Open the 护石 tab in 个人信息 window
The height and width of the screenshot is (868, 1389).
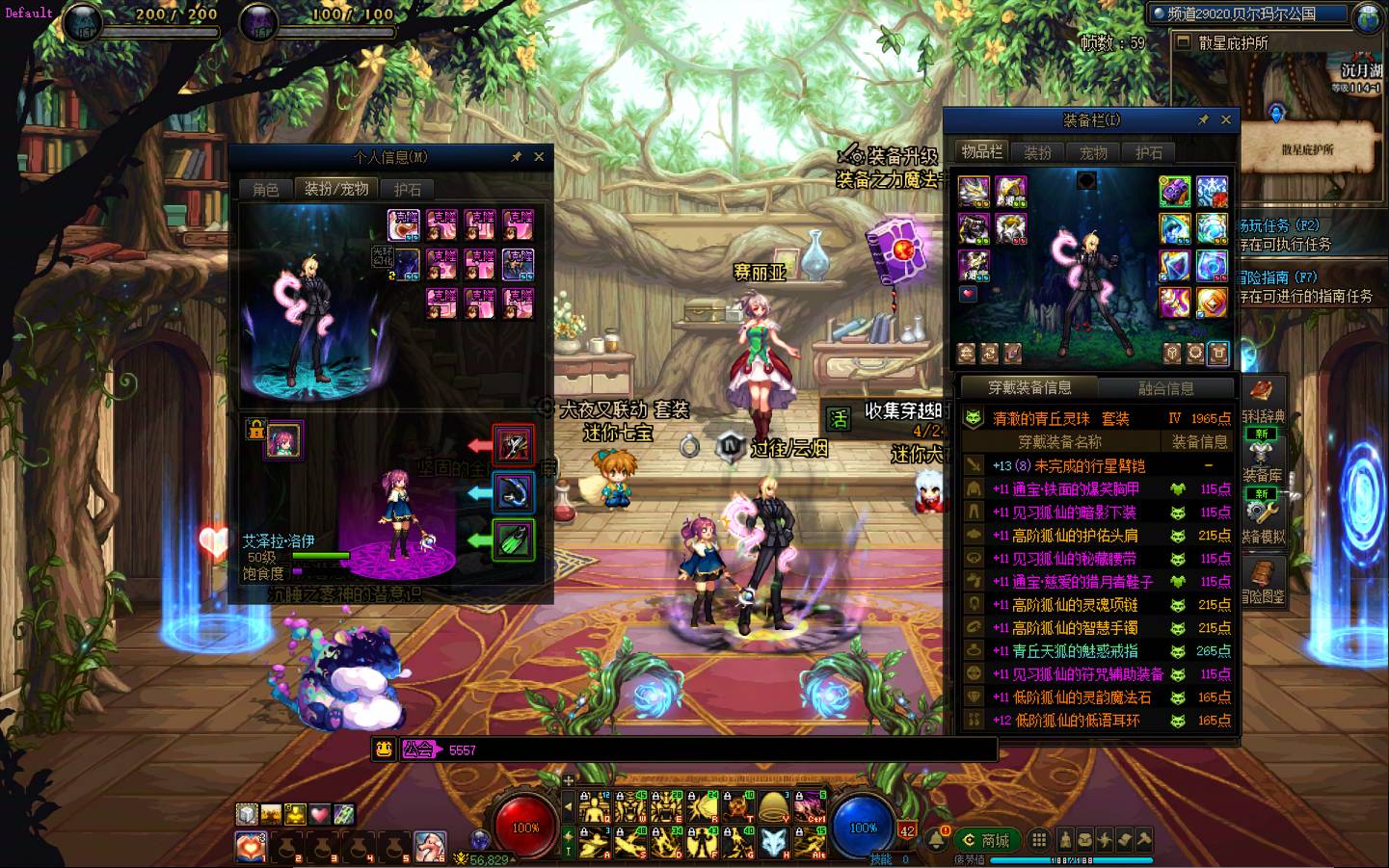407,189
